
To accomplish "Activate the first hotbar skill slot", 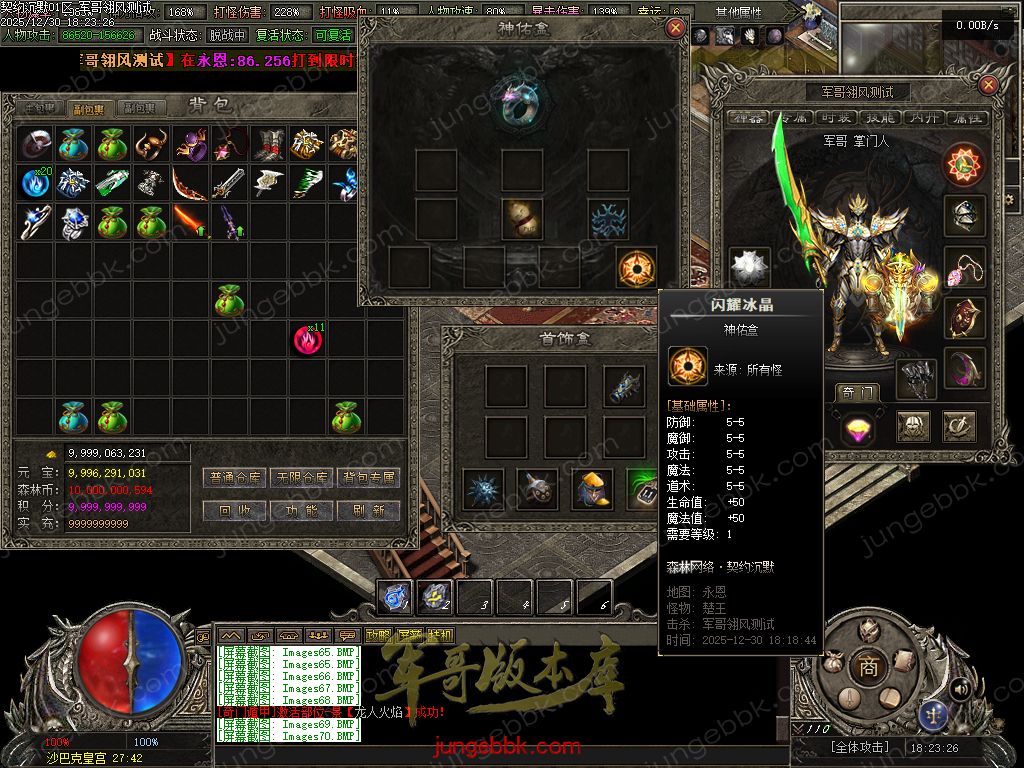I will pos(394,597).
